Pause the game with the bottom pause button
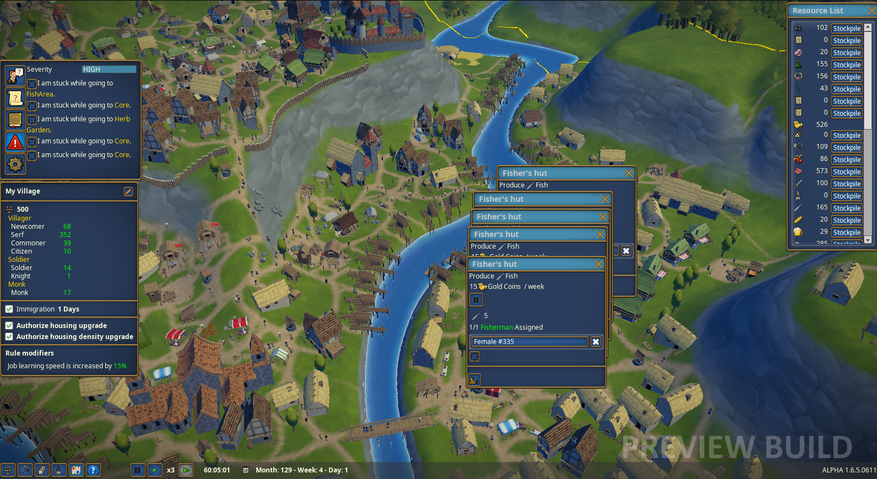Screen dimensions: 877x479 (x=138, y=469)
